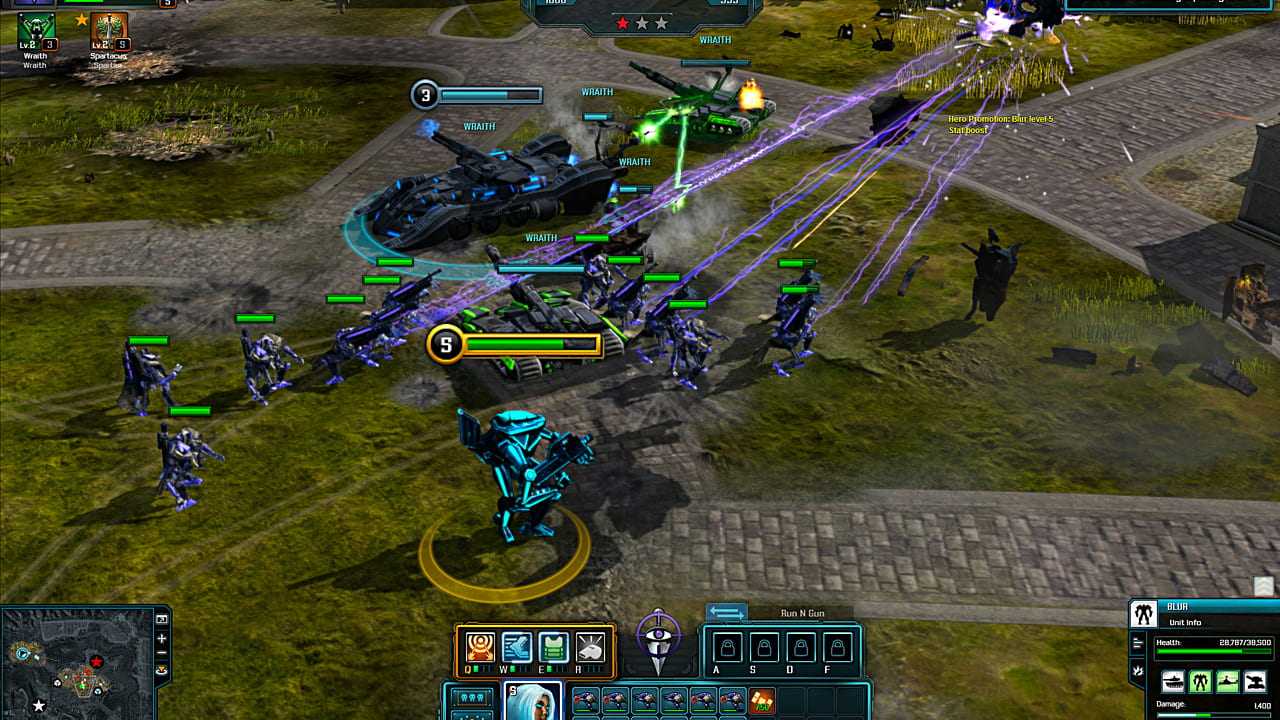Click the orange resource crate in the unit bar
Viewport: 1280px width, 720px height.
[762, 701]
